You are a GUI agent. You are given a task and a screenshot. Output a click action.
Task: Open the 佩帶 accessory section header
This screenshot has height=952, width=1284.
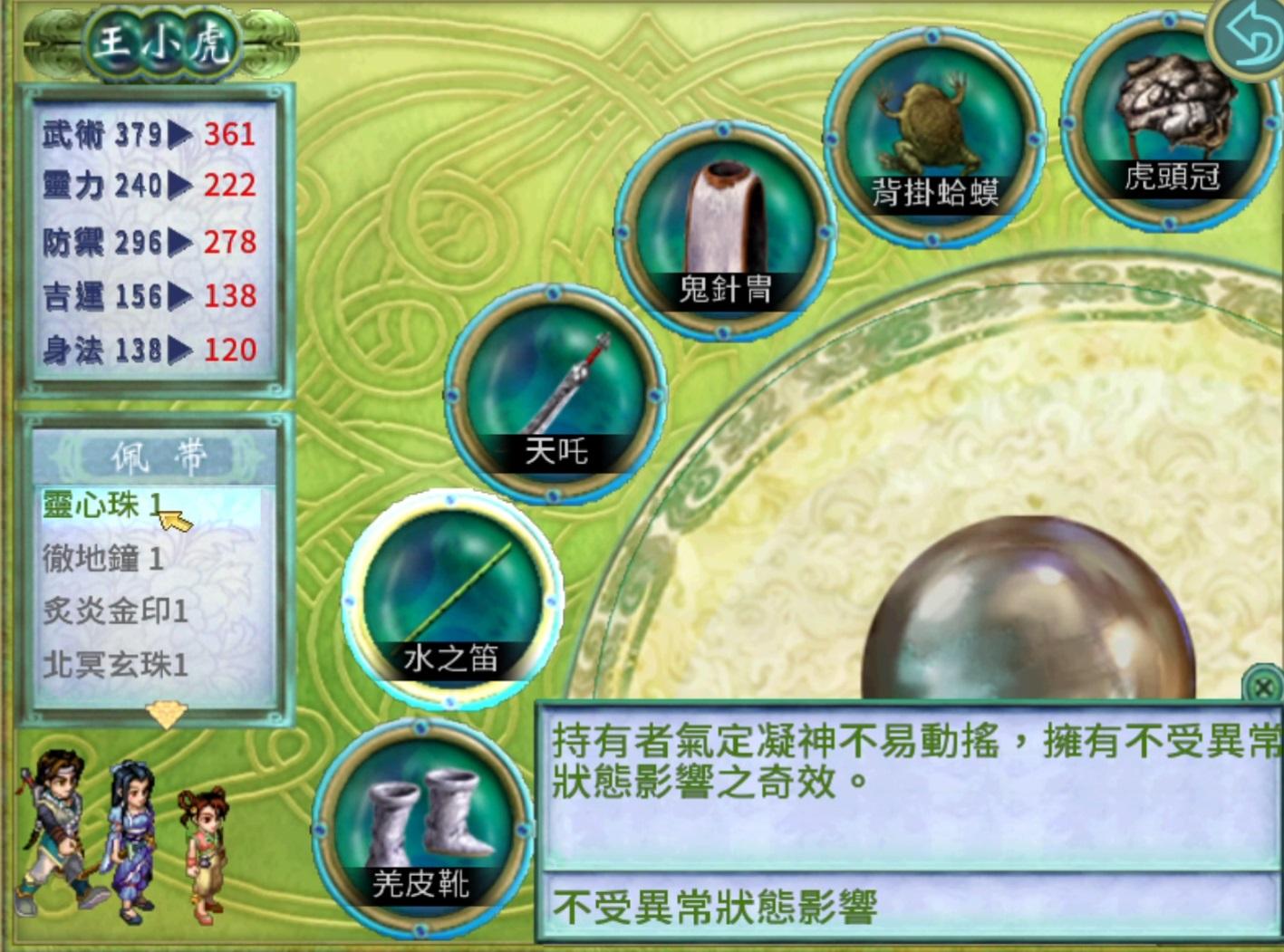(x=159, y=456)
